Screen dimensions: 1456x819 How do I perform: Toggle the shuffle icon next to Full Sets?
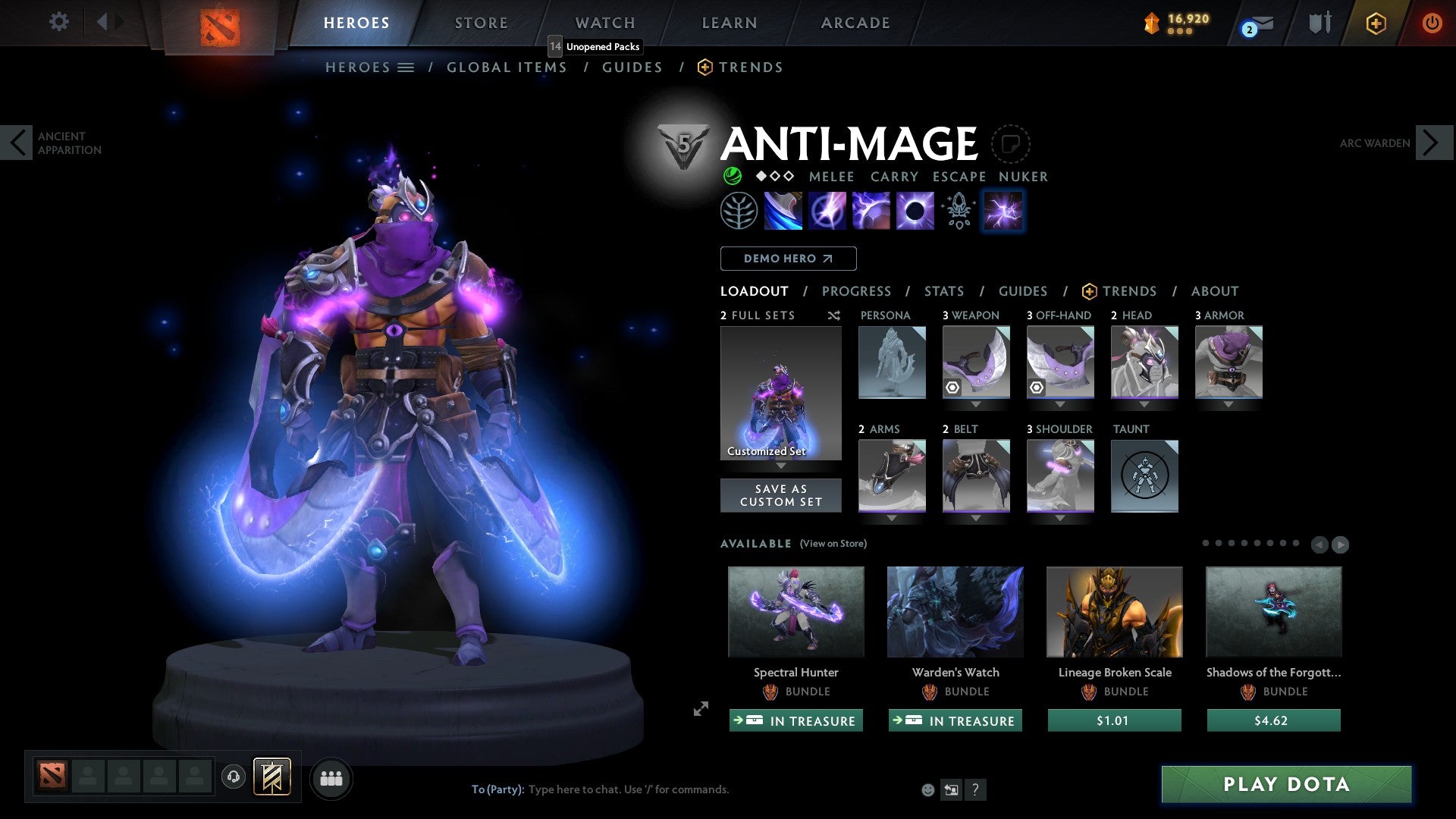pos(834,315)
